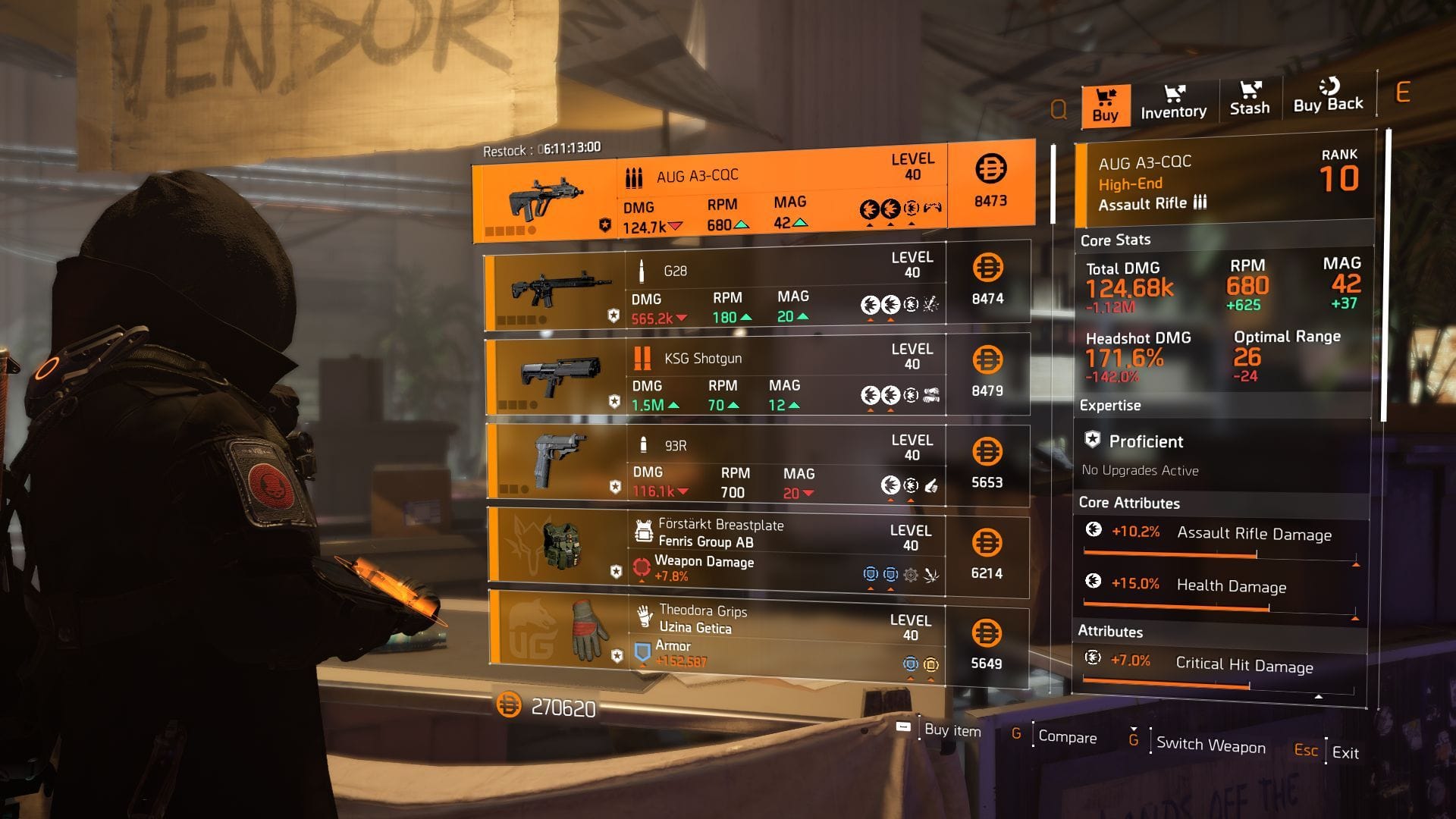The height and width of the screenshot is (819, 1456).
Task: Select the Exit option
Action: [x=1346, y=753]
